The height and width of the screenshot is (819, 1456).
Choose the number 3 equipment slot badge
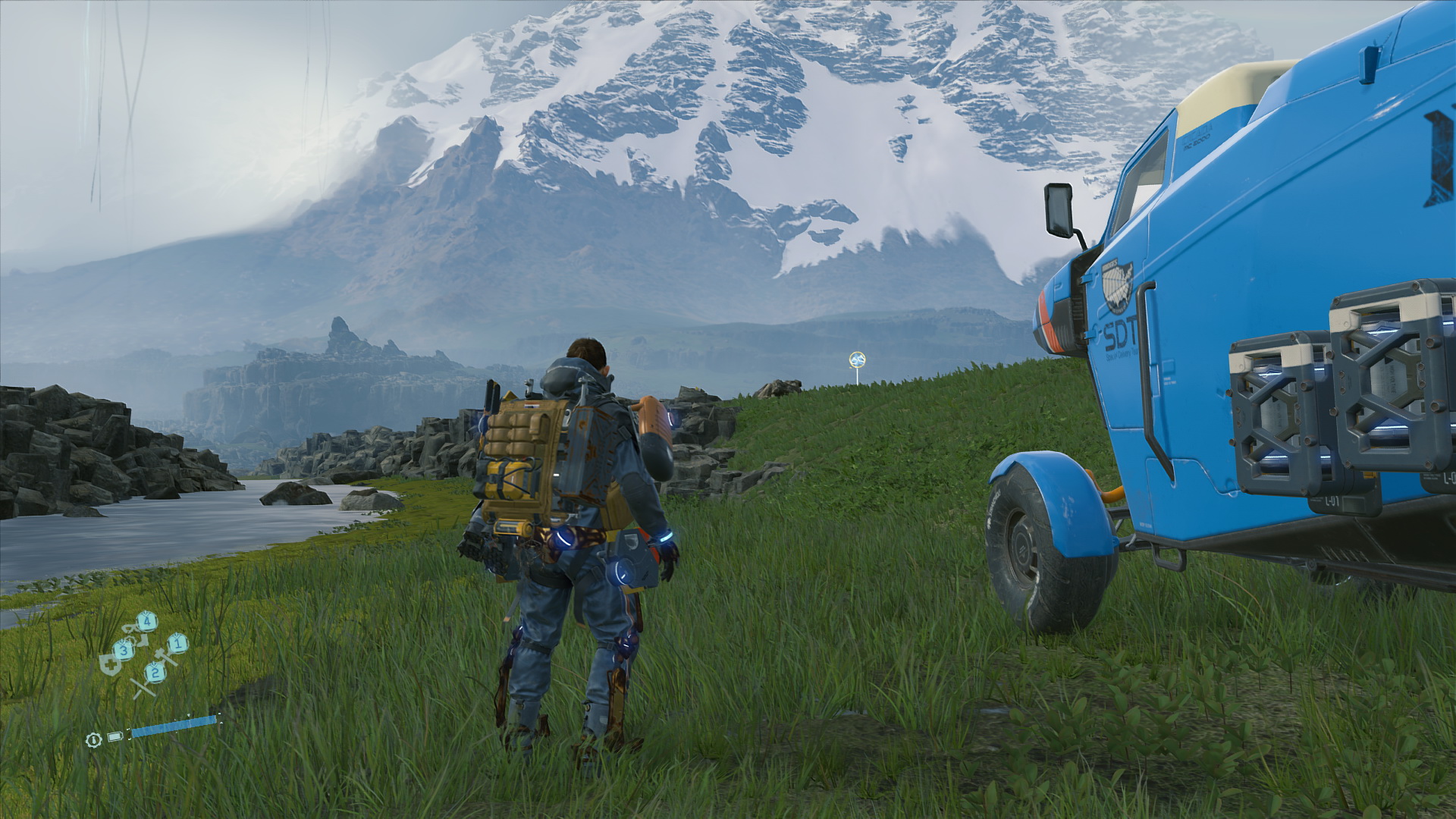click(x=124, y=650)
